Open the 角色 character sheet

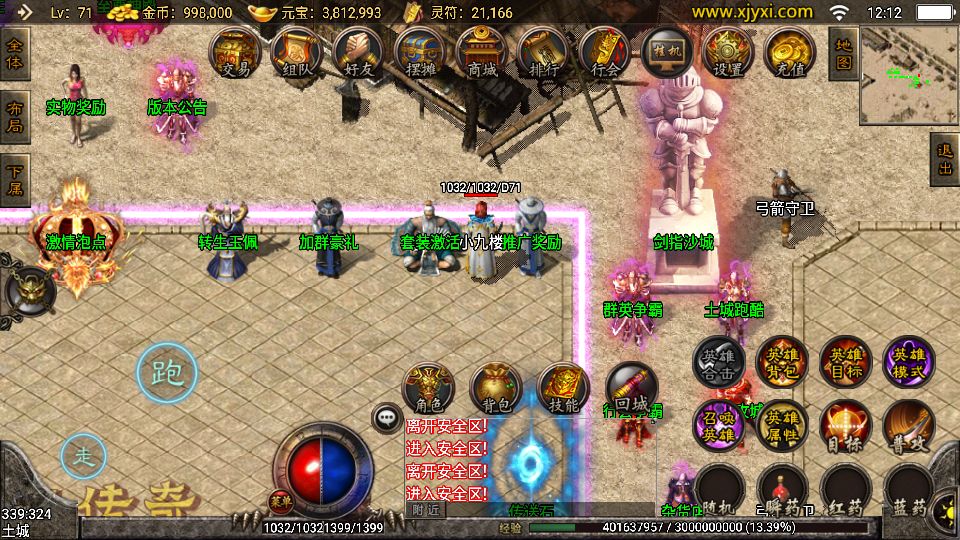click(x=428, y=388)
